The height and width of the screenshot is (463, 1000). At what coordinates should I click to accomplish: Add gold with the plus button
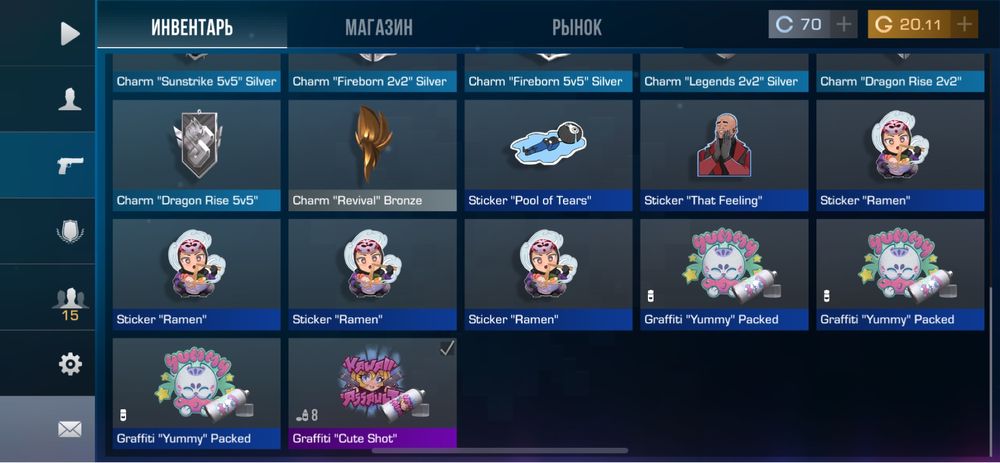[x=964, y=24]
